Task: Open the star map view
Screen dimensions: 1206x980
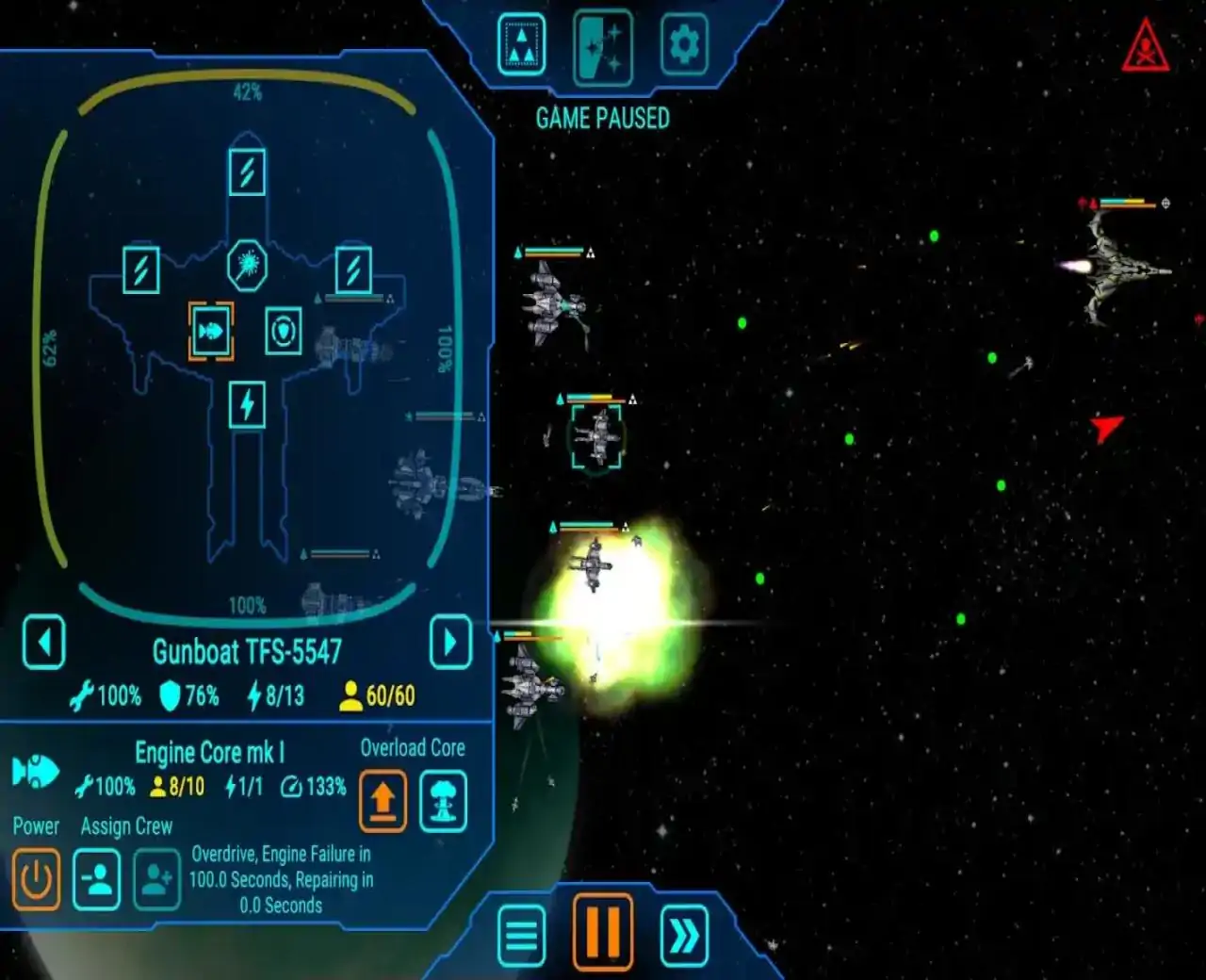Action: pyautogui.click(x=603, y=45)
